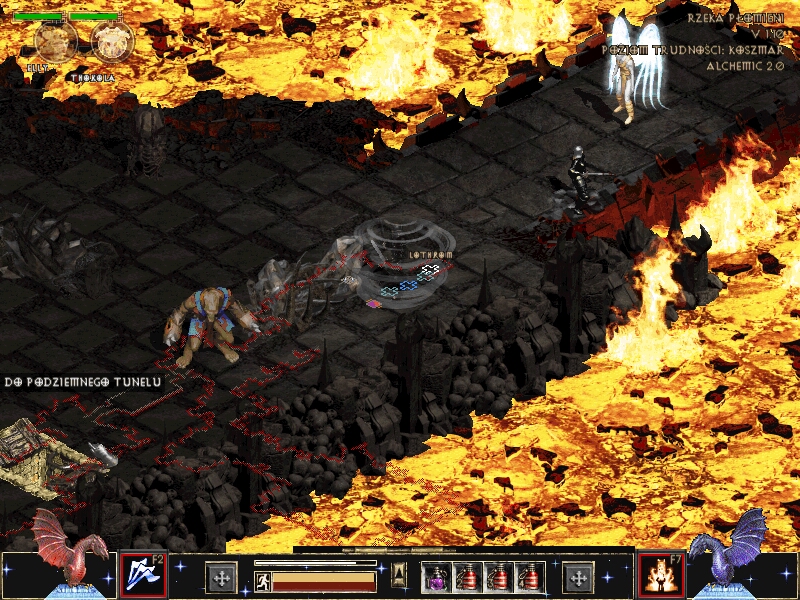Use the purple potion in the belt

click(x=436, y=577)
